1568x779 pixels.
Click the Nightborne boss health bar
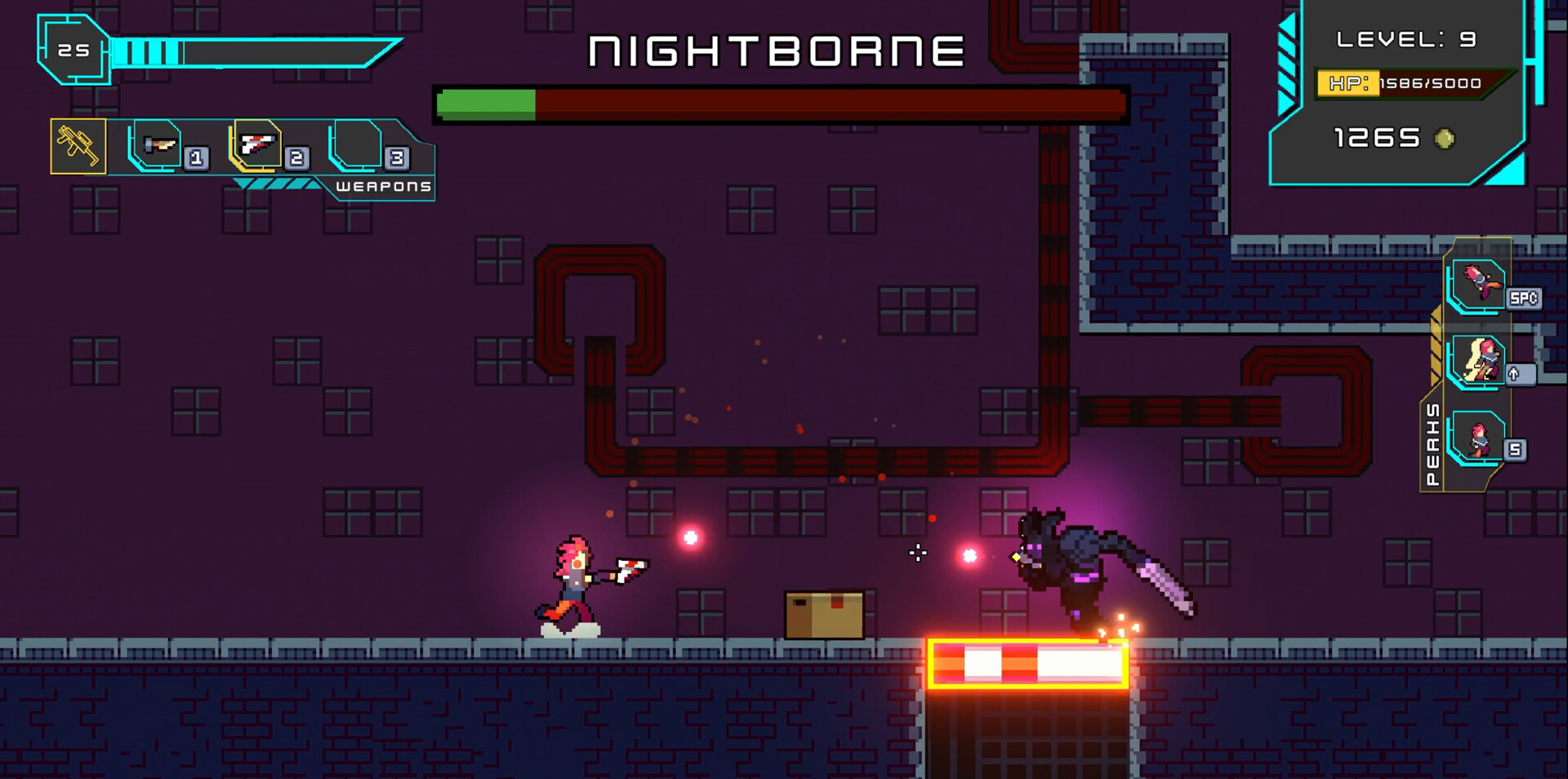tap(780, 102)
